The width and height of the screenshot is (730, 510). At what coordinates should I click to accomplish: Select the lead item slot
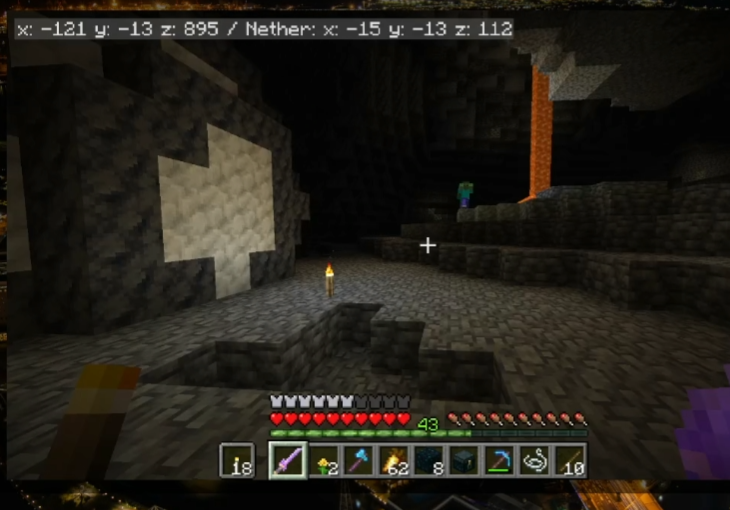tap(533, 460)
